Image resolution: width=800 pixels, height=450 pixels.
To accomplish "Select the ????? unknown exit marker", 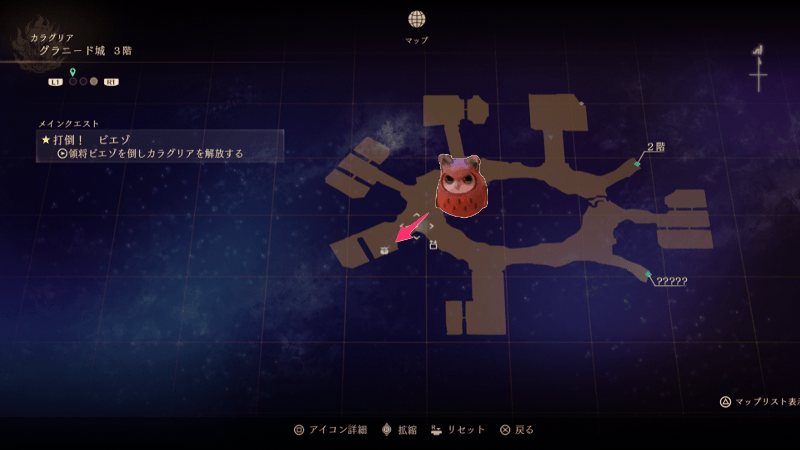I will [648, 274].
